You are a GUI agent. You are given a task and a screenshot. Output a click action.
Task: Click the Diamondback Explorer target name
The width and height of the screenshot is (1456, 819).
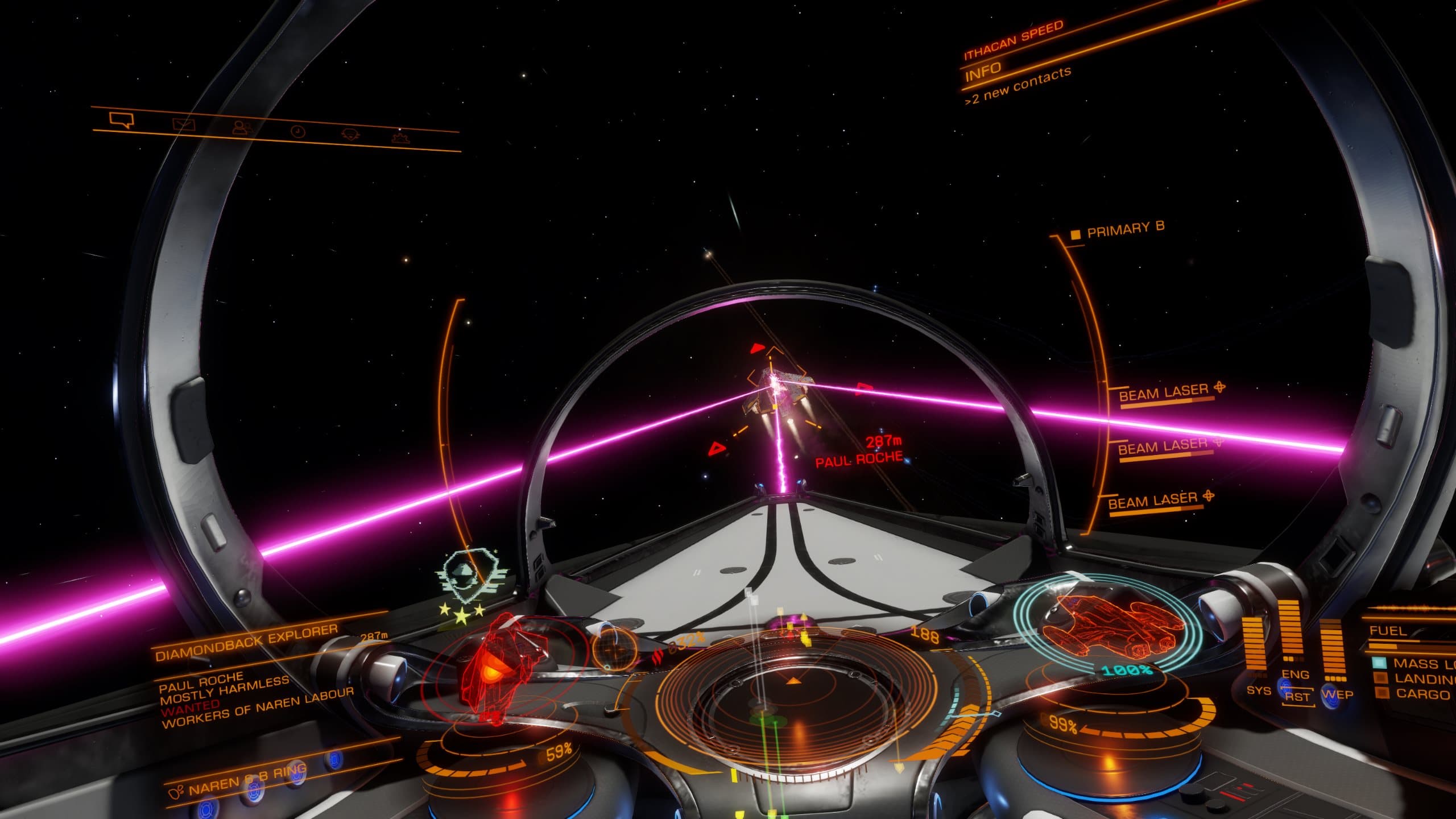(x=246, y=644)
